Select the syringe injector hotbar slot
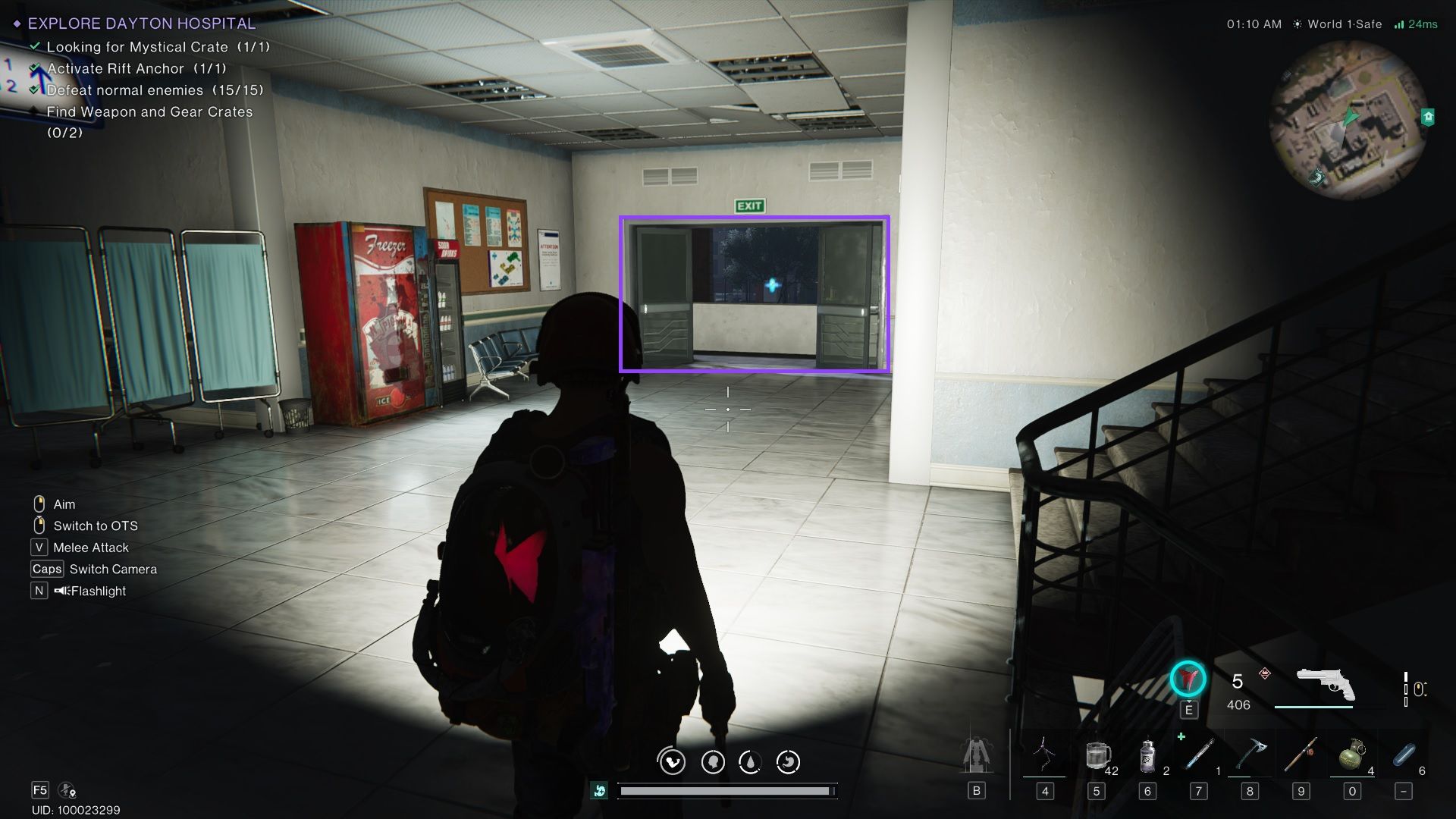This screenshot has width=1456, height=819. (1200, 756)
